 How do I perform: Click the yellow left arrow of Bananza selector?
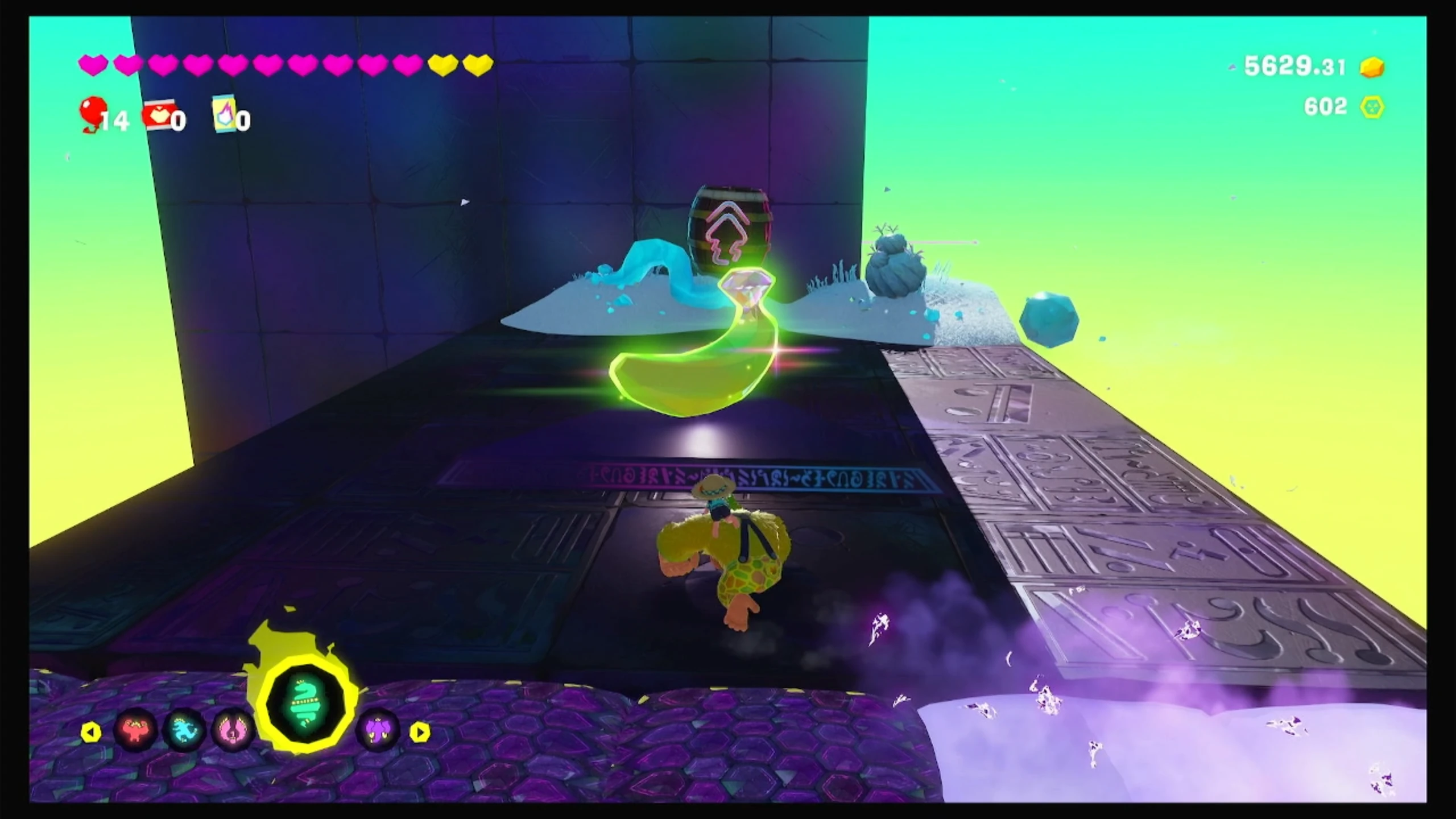tap(90, 732)
